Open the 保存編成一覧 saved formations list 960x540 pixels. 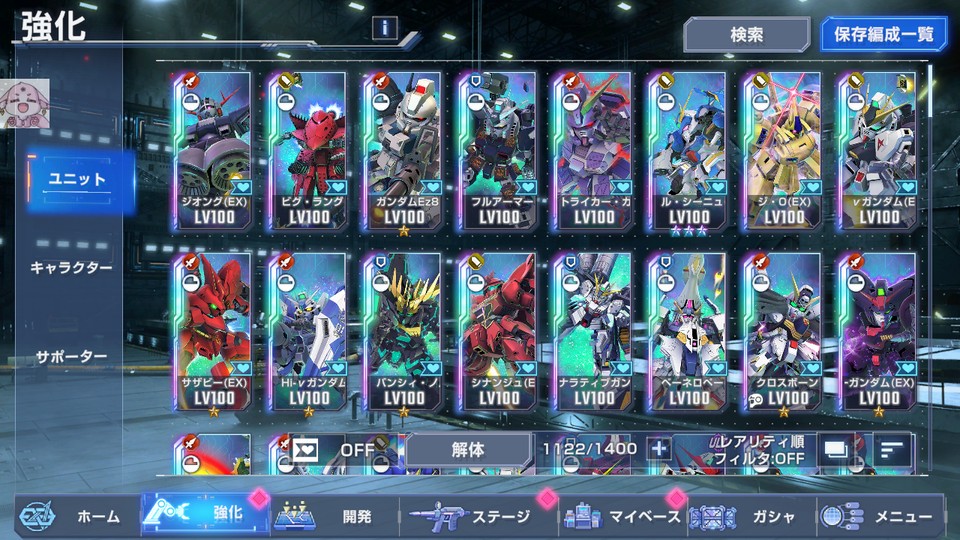[x=883, y=34]
